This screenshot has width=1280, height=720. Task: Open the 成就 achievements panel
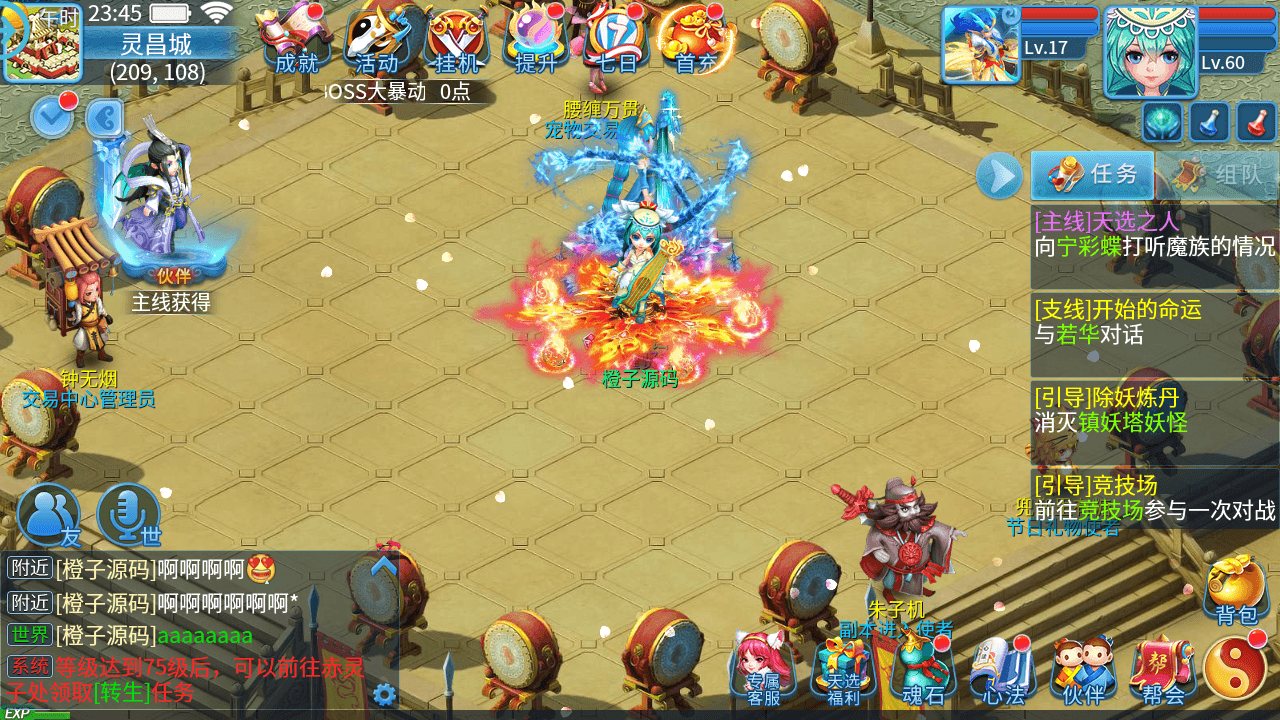pyautogui.click(x=295, y=40)
